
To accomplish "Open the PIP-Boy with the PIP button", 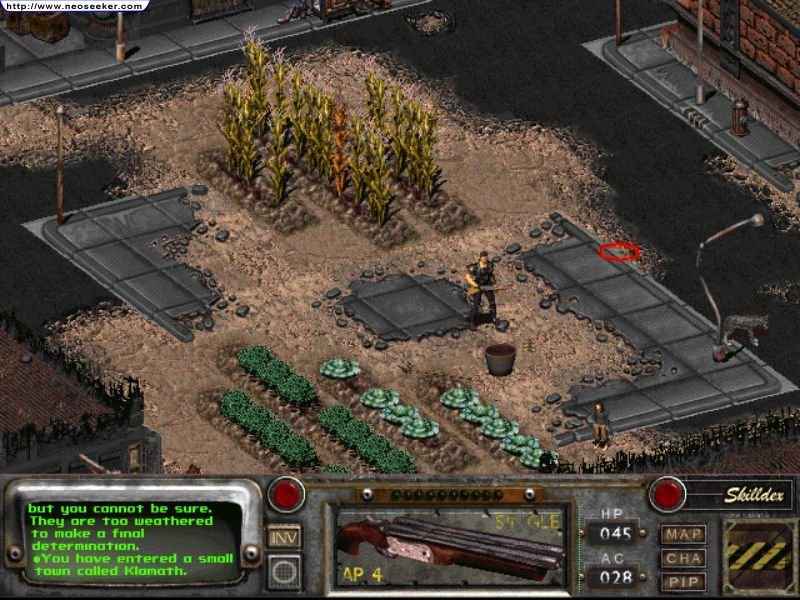I will point(682,581).
